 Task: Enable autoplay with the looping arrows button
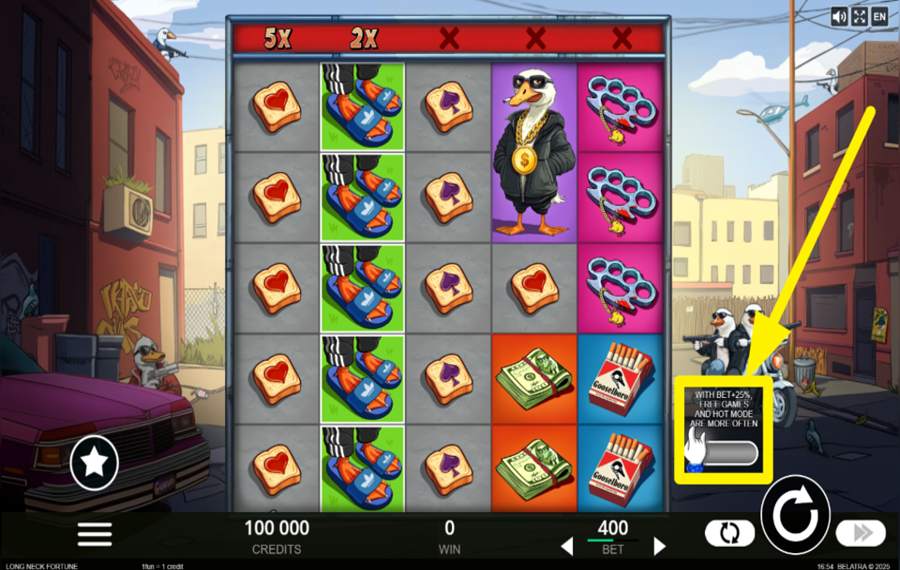point(729,533)
